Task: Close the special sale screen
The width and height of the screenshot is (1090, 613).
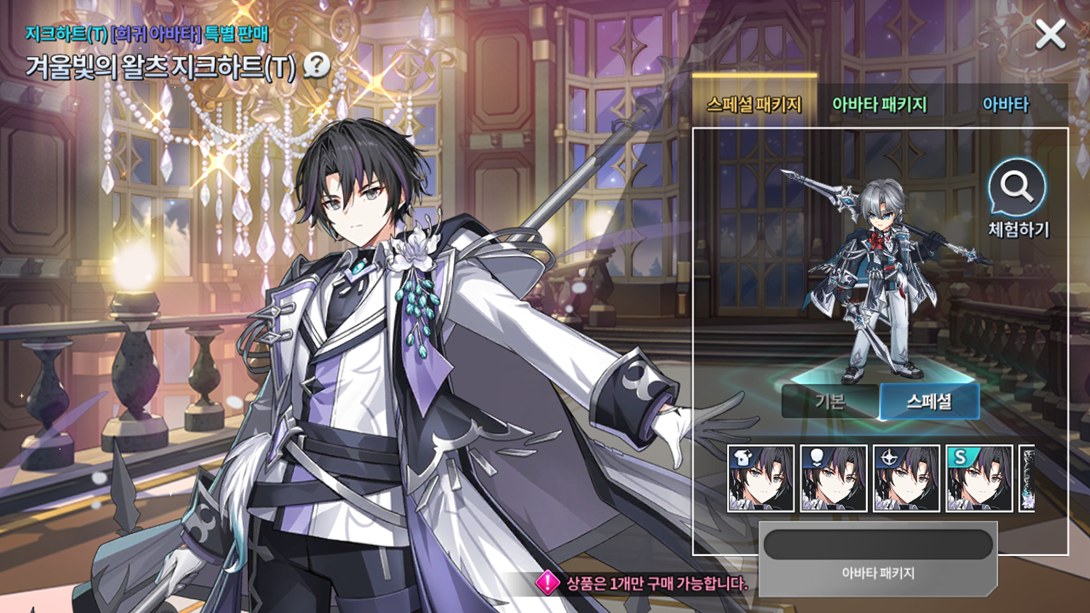Action: click(1050, 35)
